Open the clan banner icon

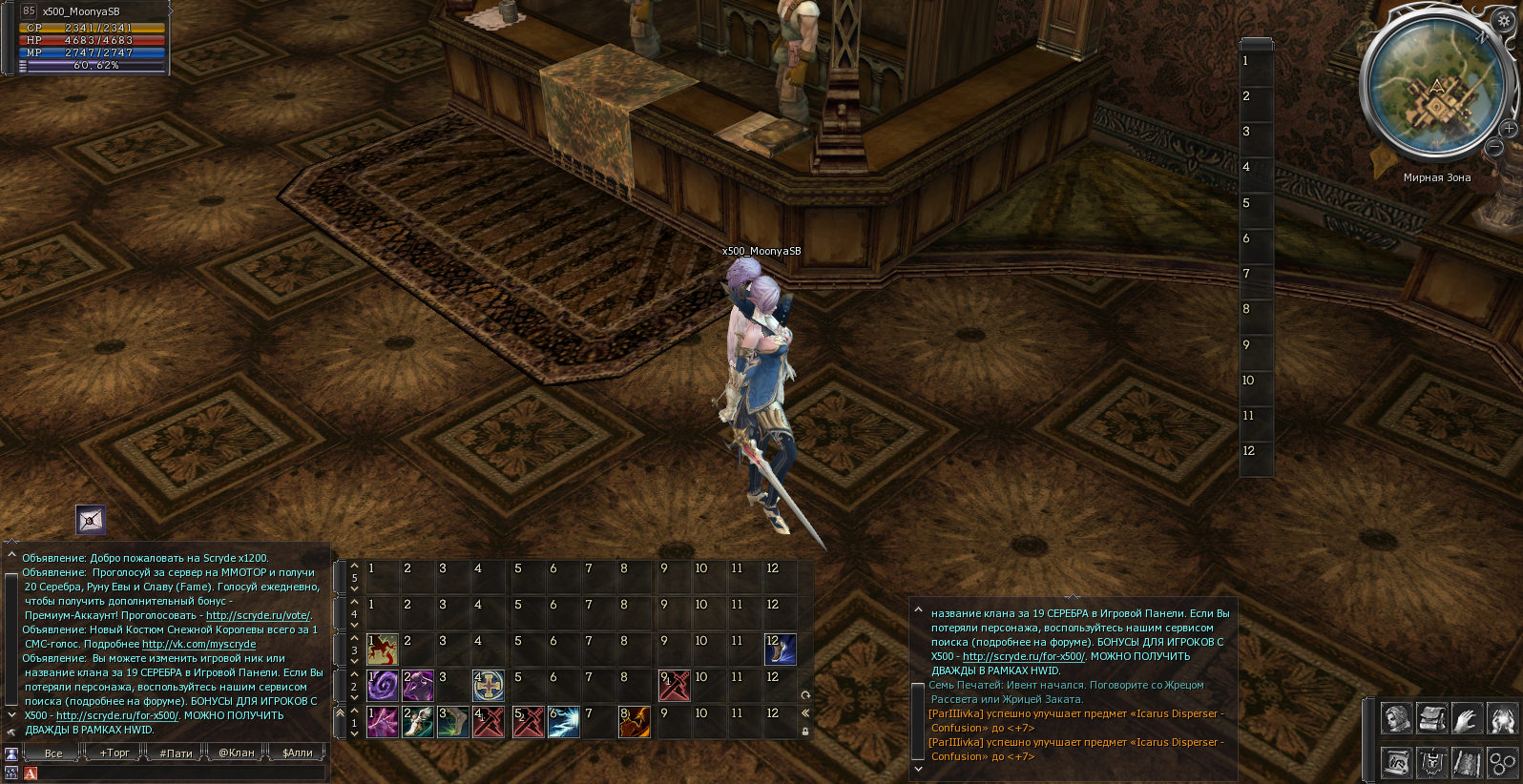click(x=1431, y=762)
